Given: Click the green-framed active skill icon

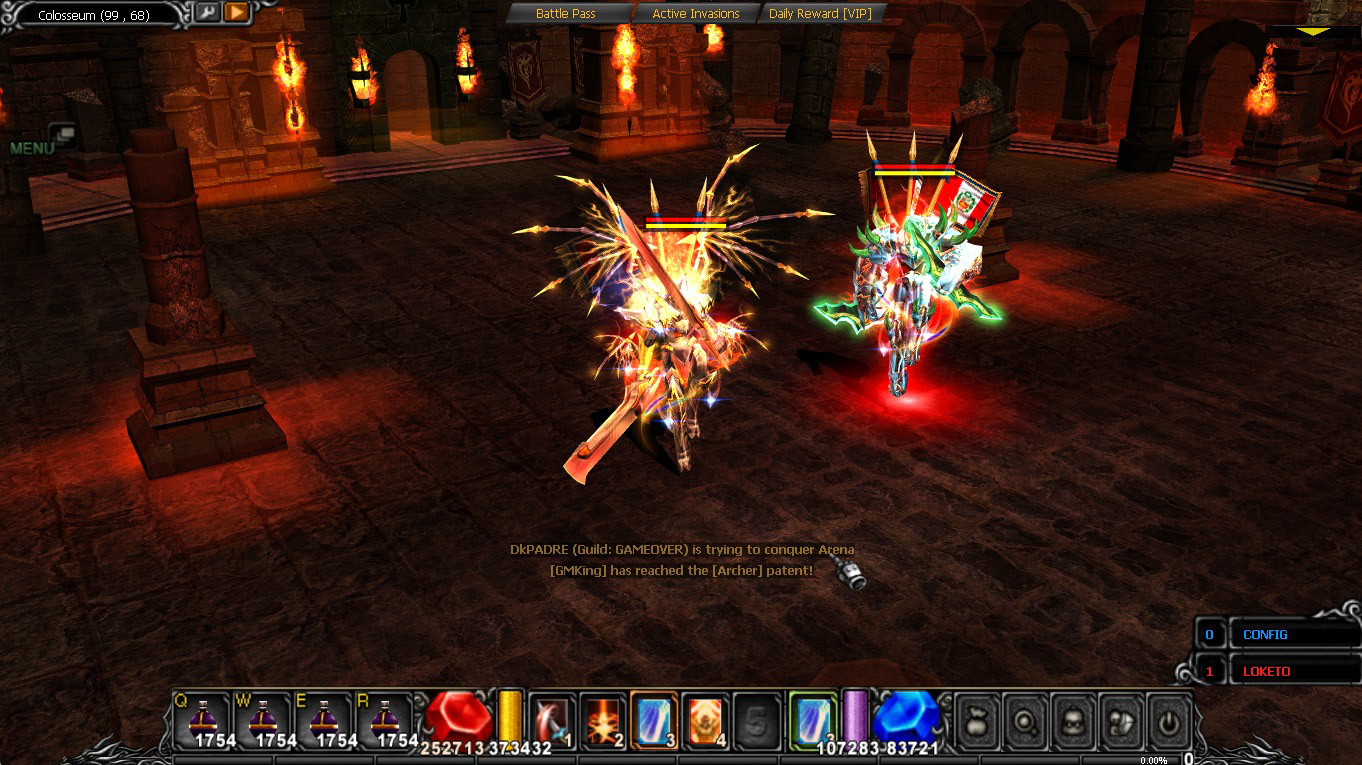Looking at the screenshot, I should tap(812, 717).
